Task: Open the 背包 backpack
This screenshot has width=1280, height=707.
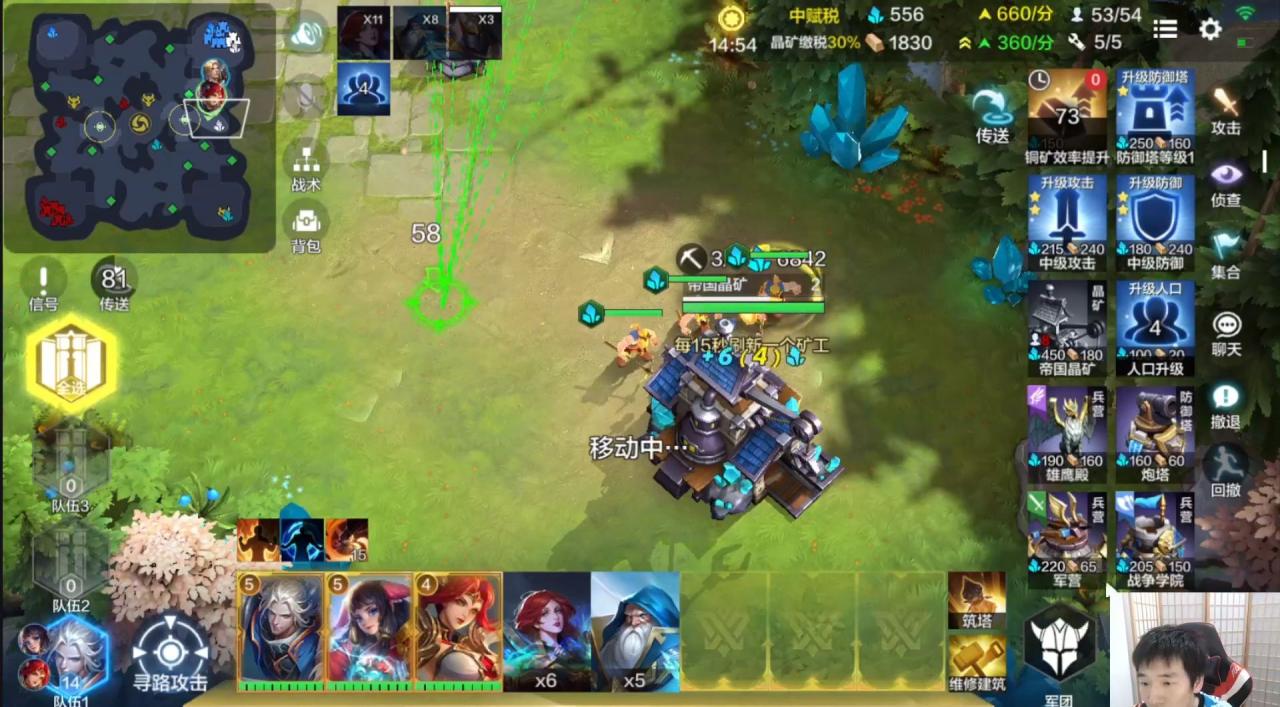Action: pos(306,226)
